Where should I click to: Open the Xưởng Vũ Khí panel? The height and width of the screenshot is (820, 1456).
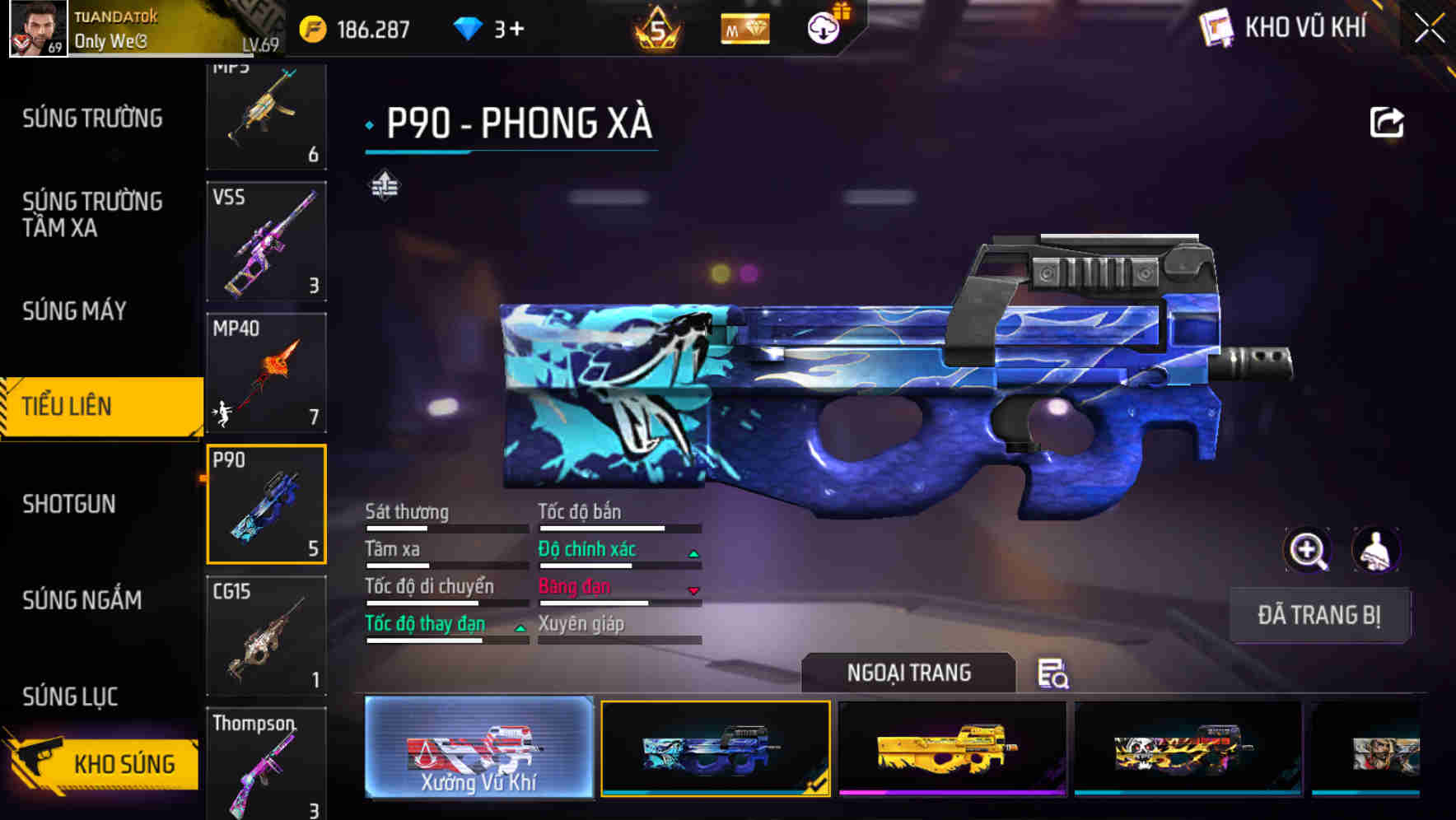tap(478, 749)
